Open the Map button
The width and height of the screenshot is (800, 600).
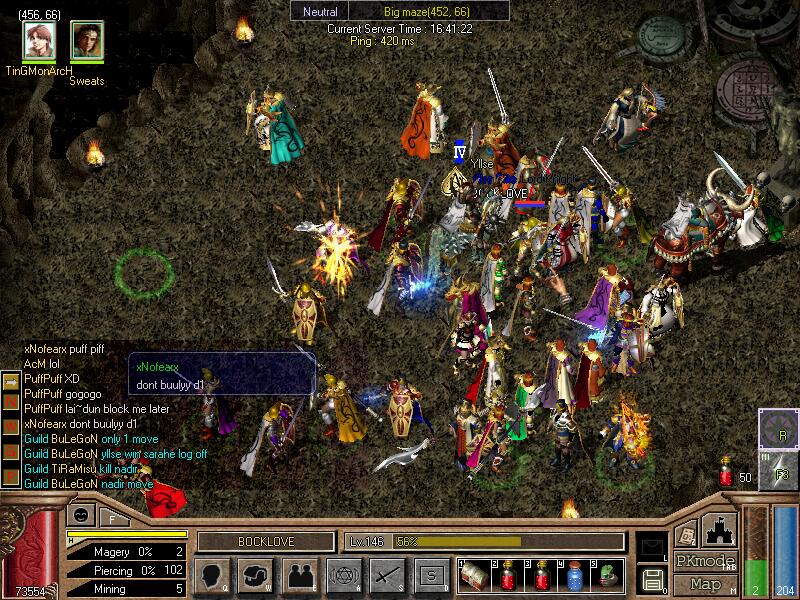point(704,584)
